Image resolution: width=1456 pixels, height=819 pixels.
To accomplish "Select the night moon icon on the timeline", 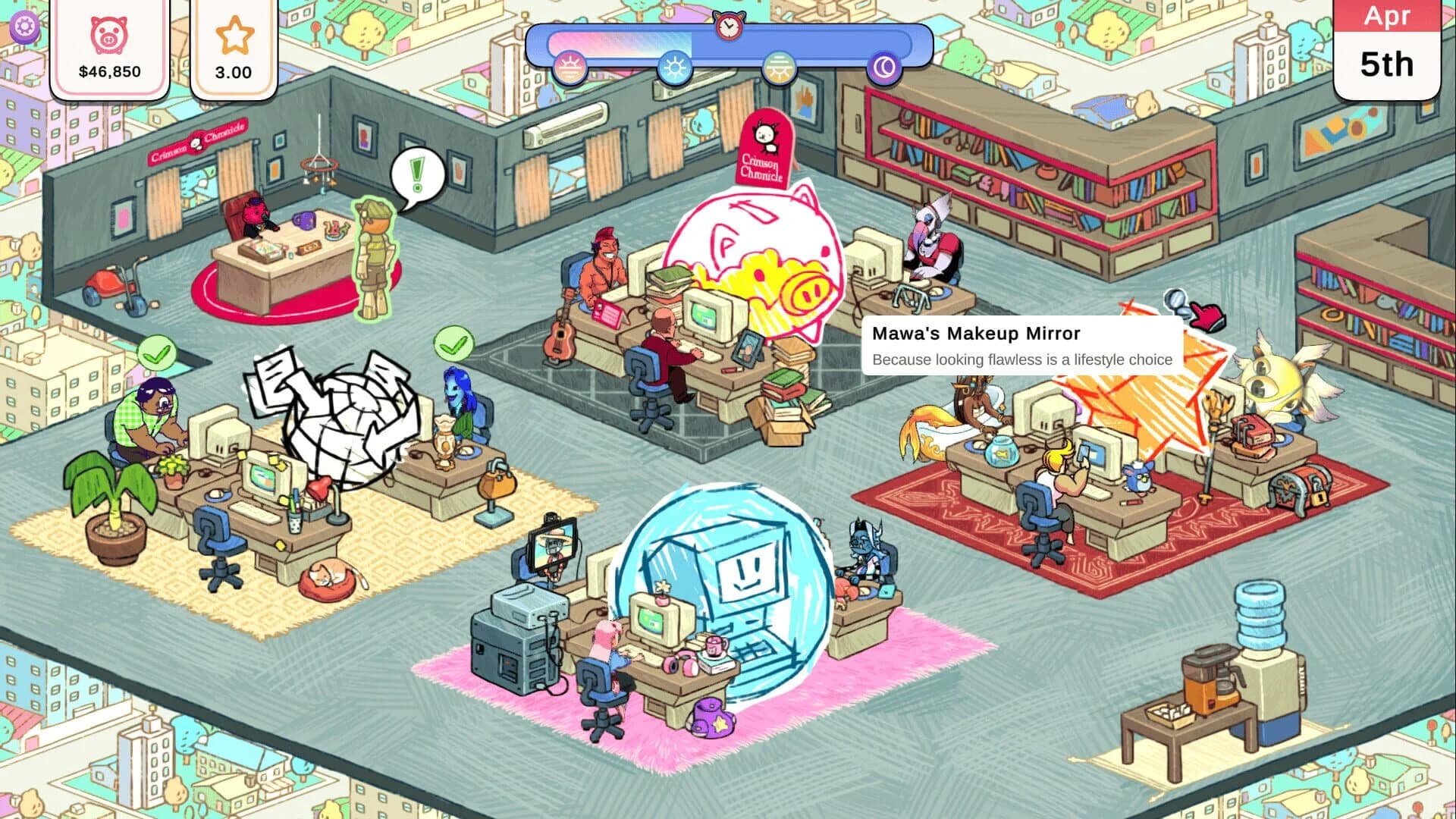I will [x=883, y=64].
